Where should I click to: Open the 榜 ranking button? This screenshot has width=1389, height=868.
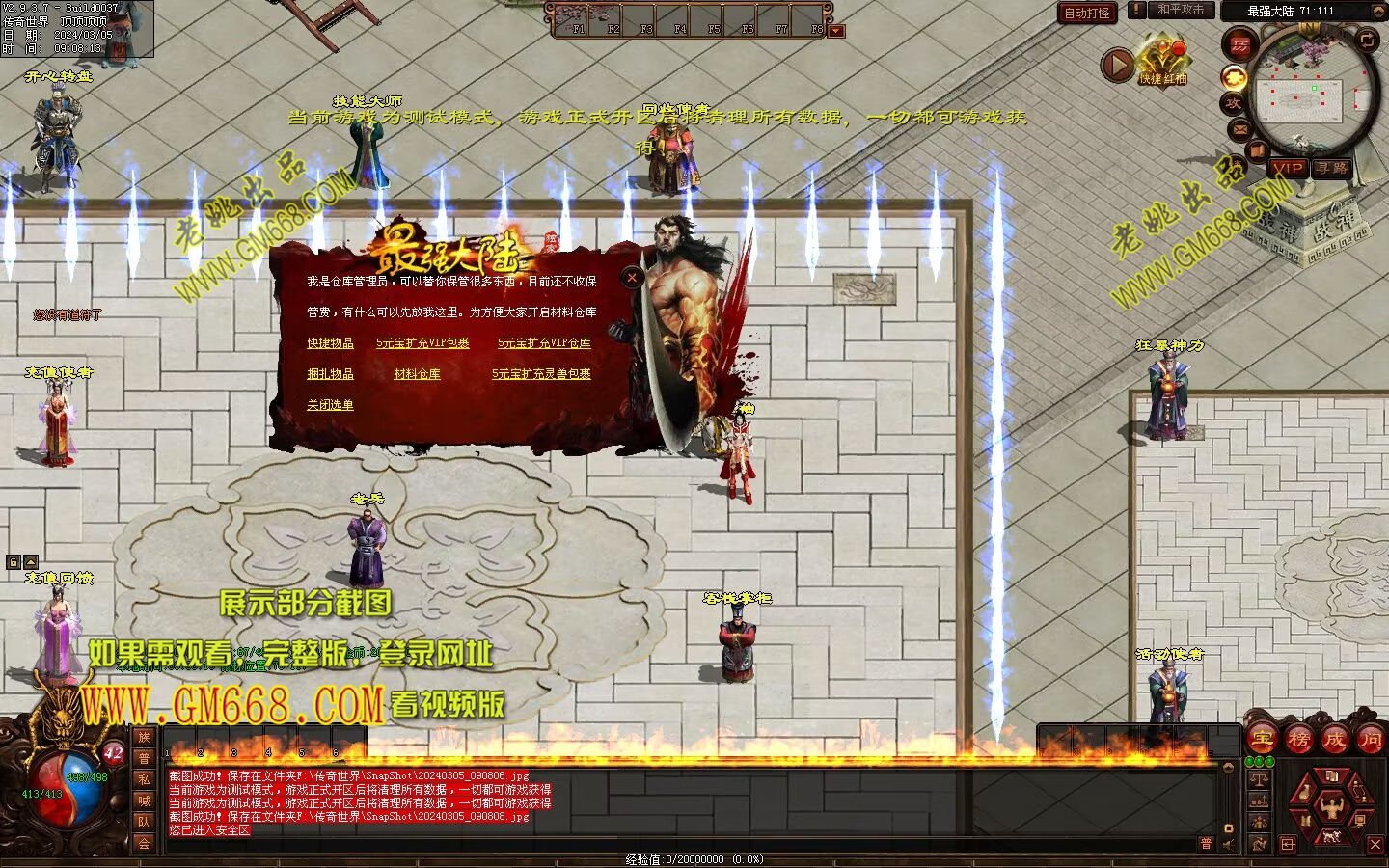pyautogui.click(x=1298, y=740)
